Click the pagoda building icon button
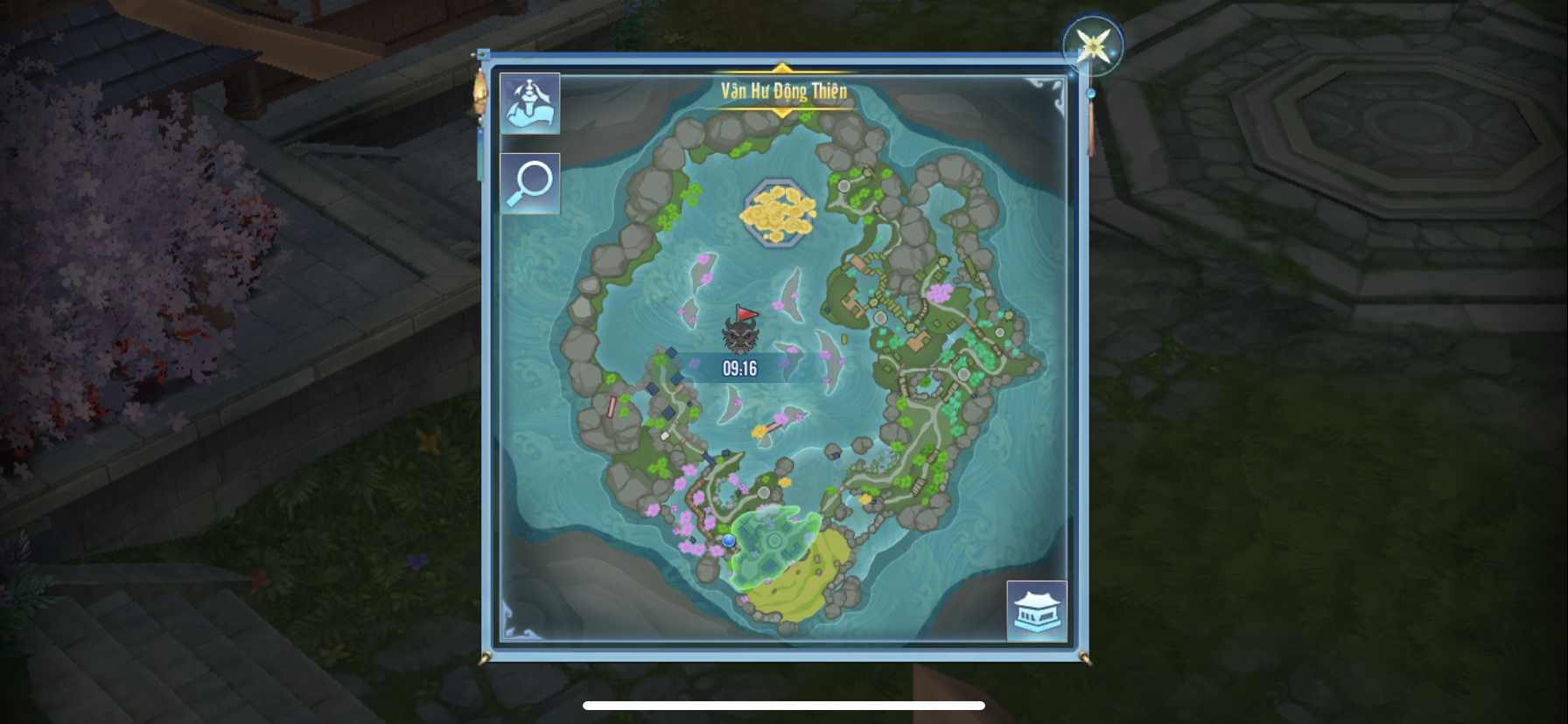Image resolution: width=1568 pixels, height=724 pixels. [1036, 610]
